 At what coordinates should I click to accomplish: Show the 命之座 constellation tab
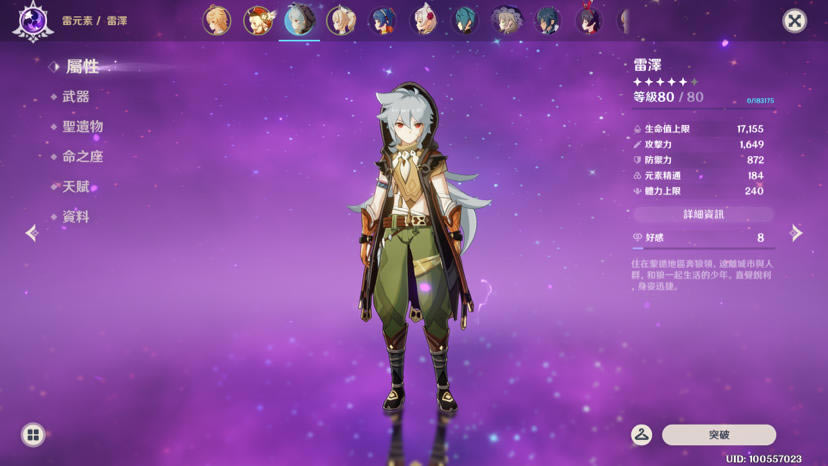(x=82, y=157)
